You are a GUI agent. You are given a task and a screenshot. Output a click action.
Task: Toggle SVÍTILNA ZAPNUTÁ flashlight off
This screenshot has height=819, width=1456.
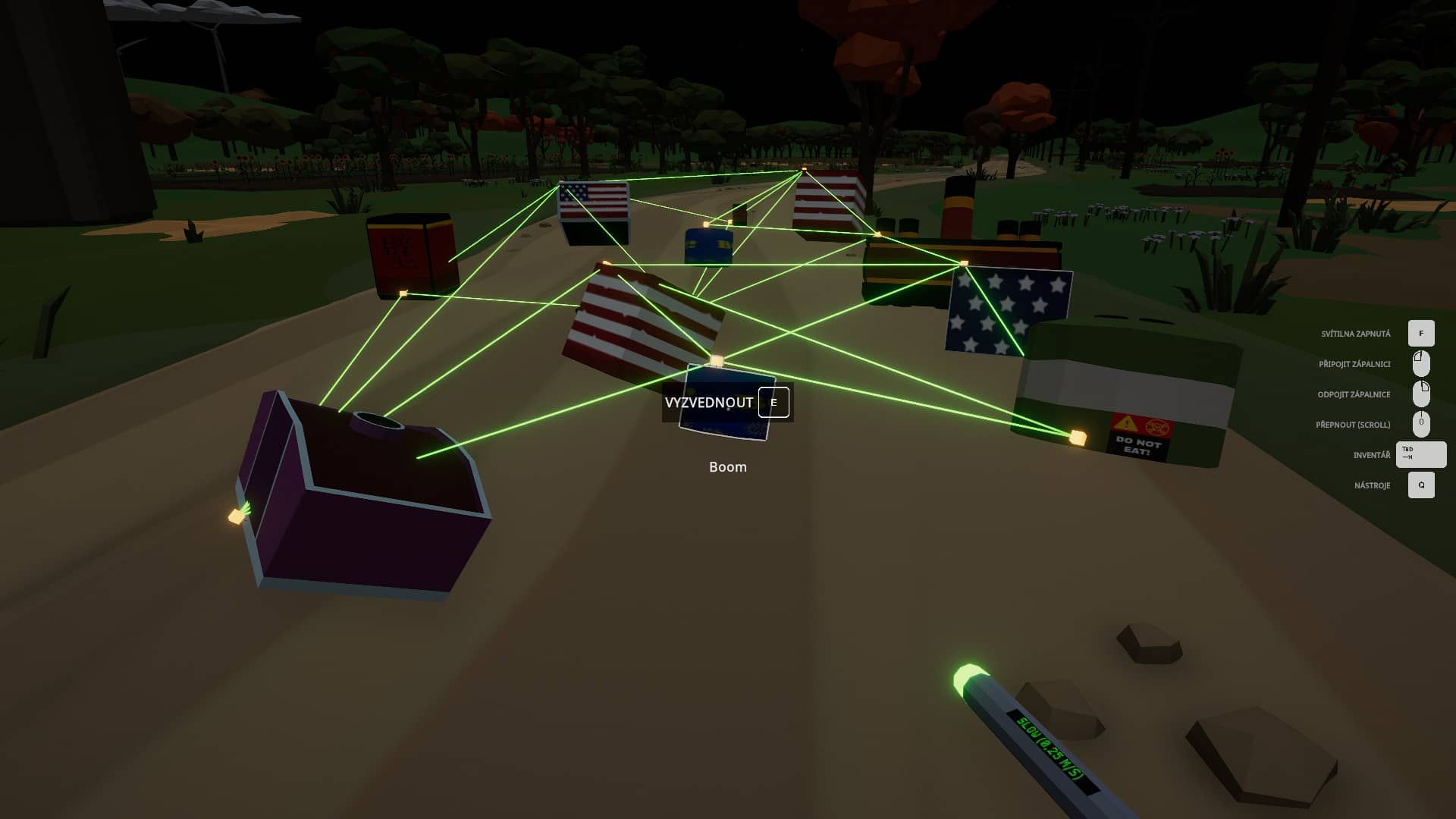[1357, 333]
